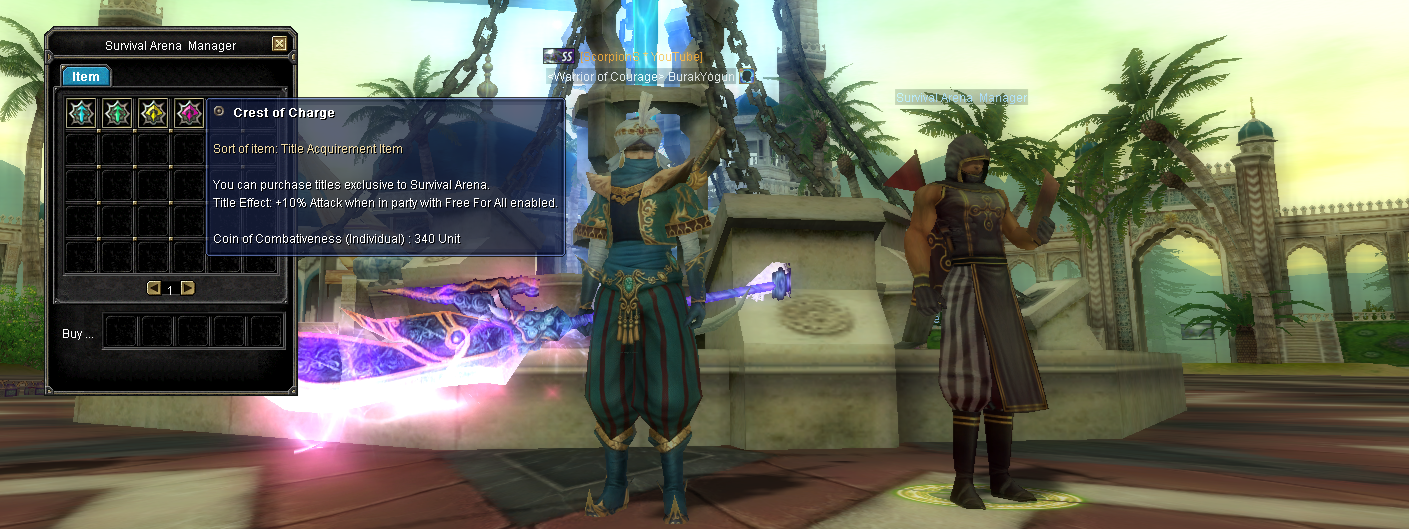This screenshot has height=529, width=1409.
Task: Select the yellow crest item
Action: tap(153, 113)
